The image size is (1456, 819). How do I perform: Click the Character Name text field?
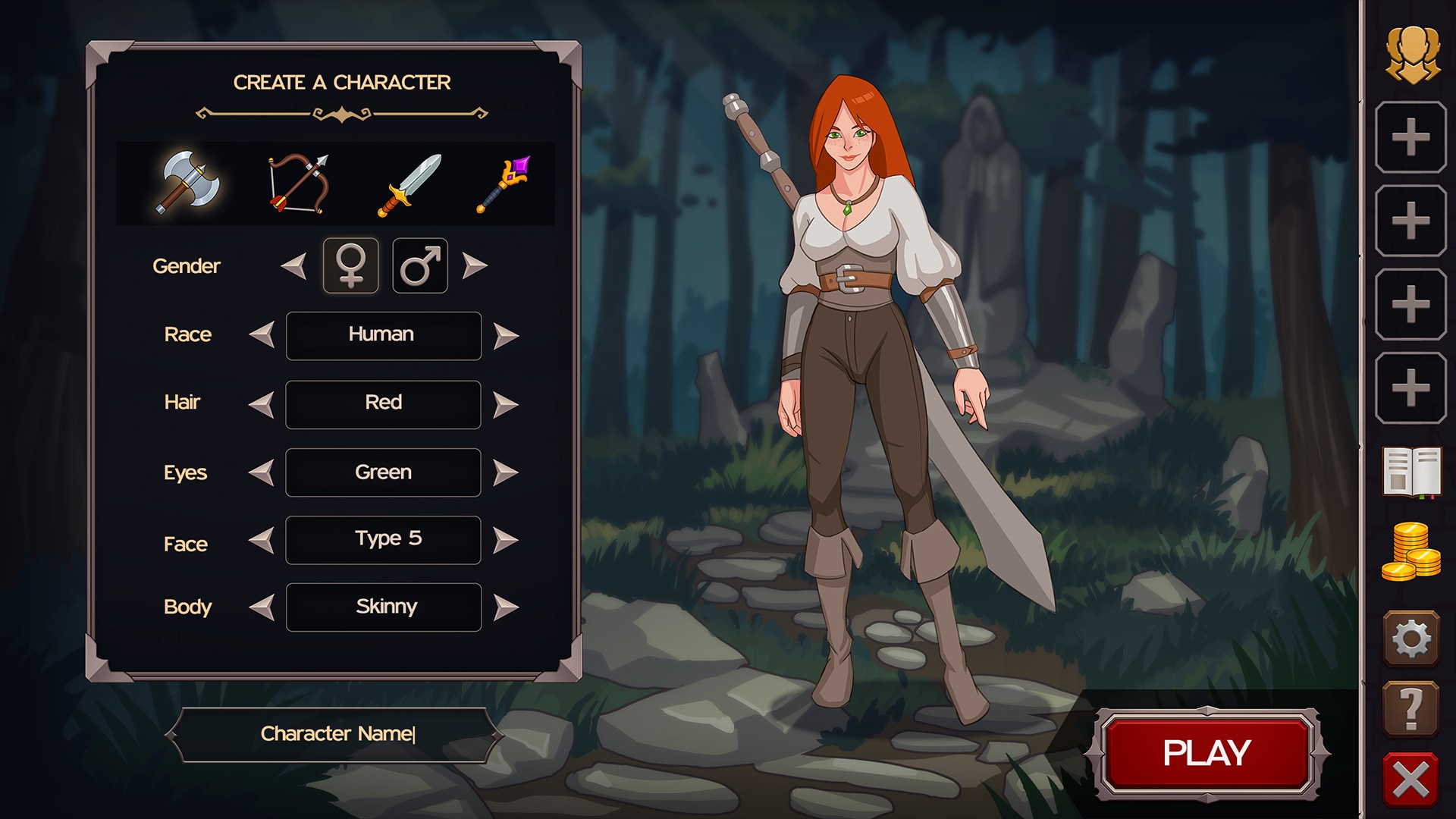click(x=336, y=733)
